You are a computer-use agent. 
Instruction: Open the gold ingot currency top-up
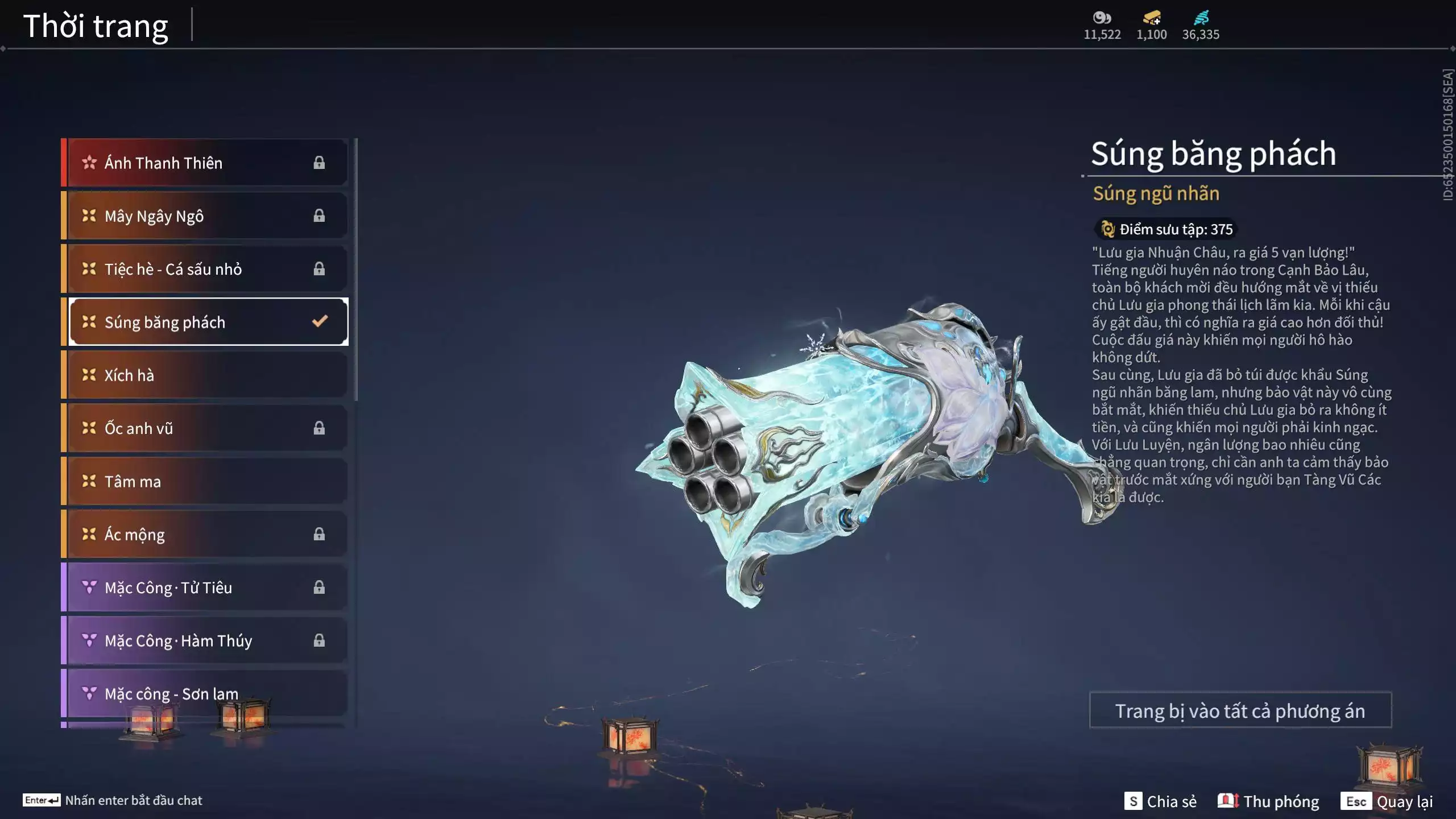[x=1152, y=18]
